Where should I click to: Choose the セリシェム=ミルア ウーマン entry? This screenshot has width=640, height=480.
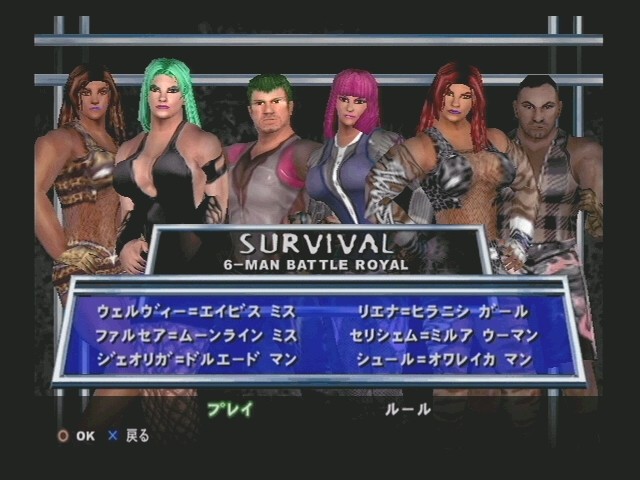tap(445, 335)
